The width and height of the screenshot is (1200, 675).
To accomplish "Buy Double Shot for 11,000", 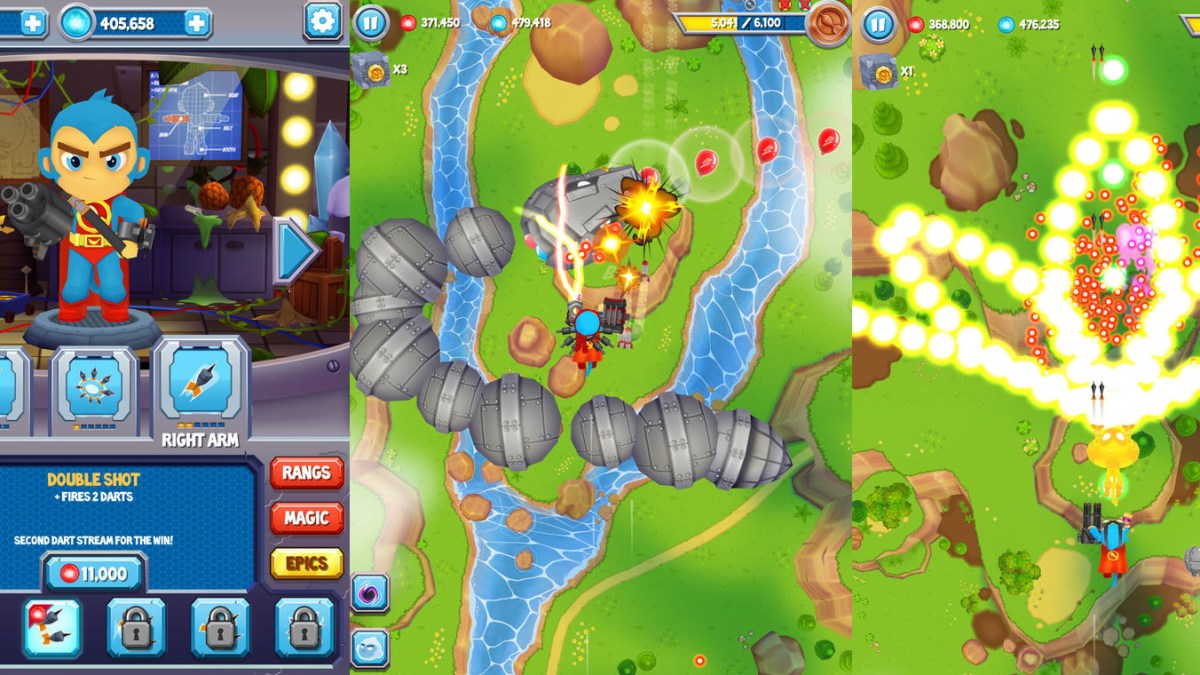I will click(x=95, y=573).
